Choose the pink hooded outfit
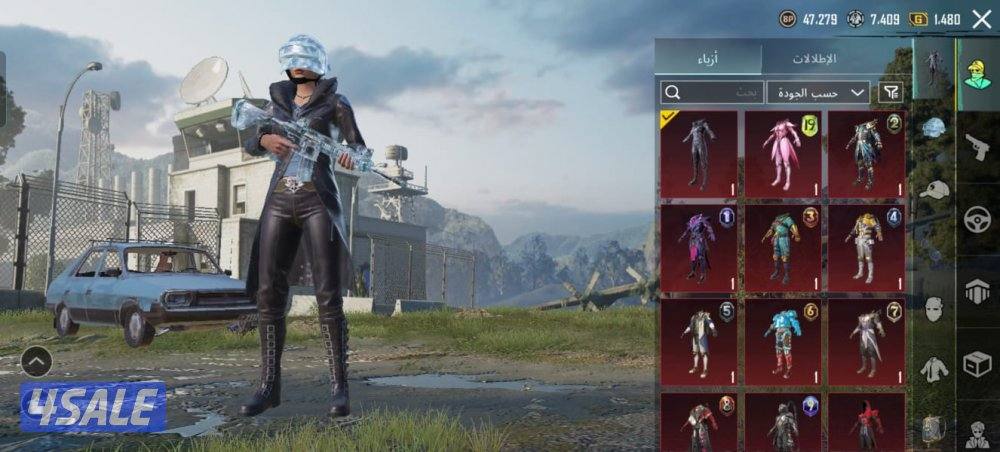Viewport: 1000px width, 452px height. tap(782, 153)
